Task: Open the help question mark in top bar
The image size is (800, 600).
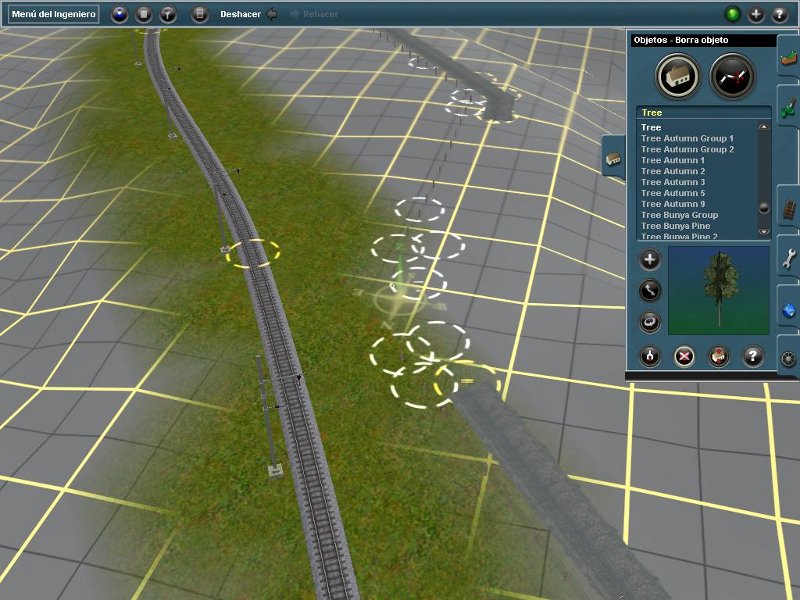Action: 780,14
